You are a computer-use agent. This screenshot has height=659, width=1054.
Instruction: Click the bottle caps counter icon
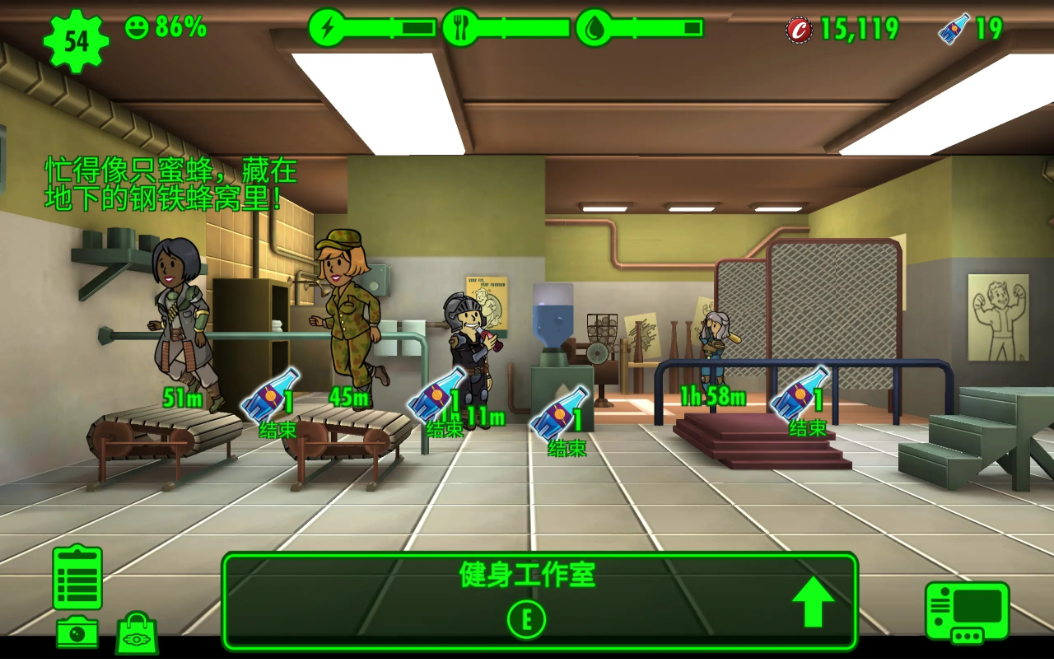(800, 29)
